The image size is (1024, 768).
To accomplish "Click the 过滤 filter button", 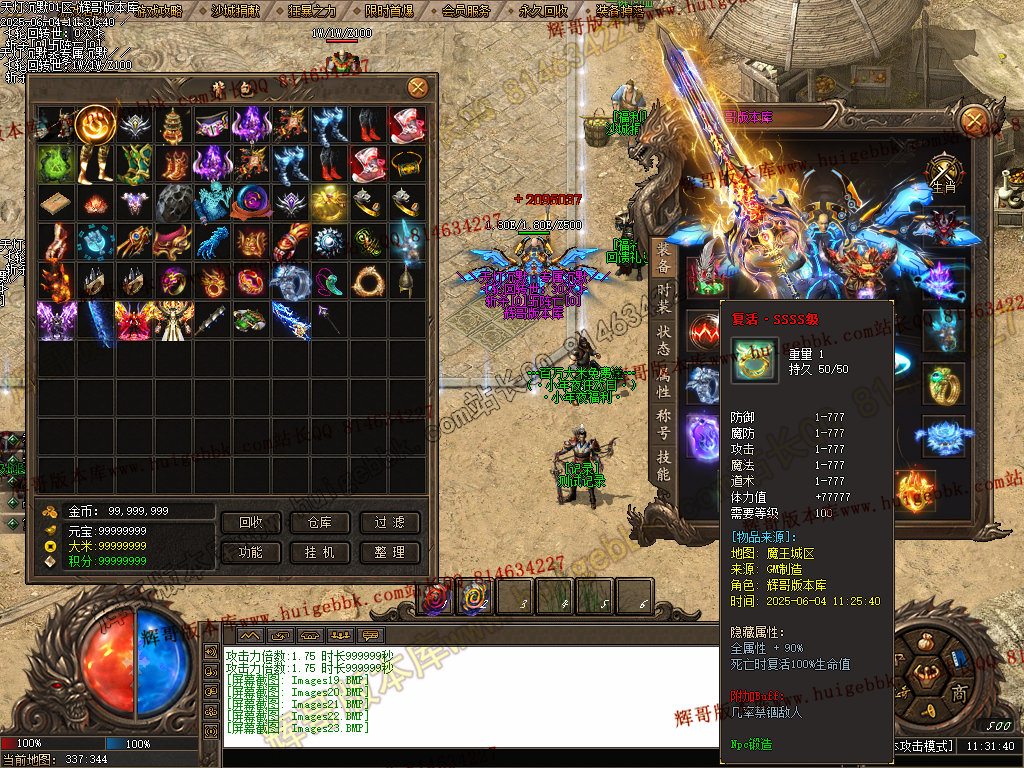I will (389, 523).
